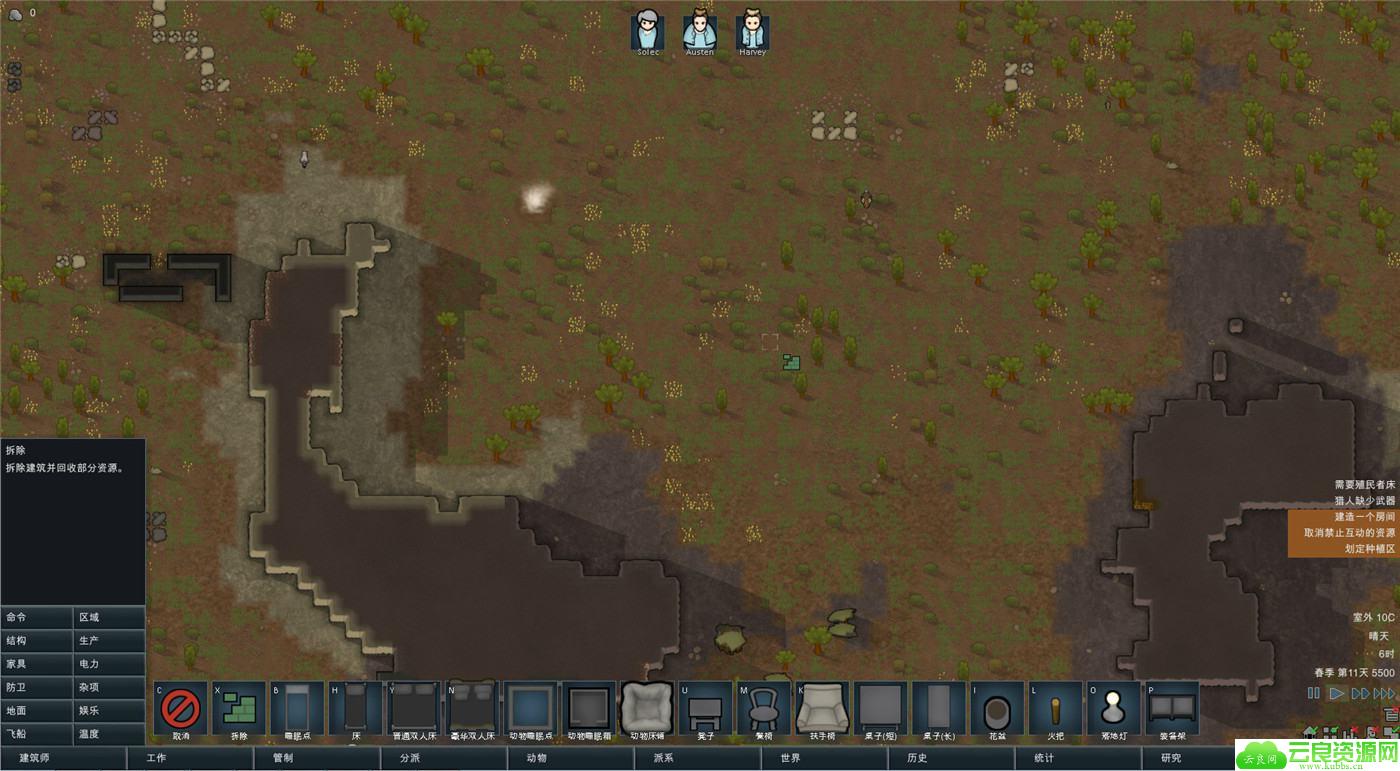Open the 命令 orders category
Screen dimensions: 1400x771
coord(37,617)
